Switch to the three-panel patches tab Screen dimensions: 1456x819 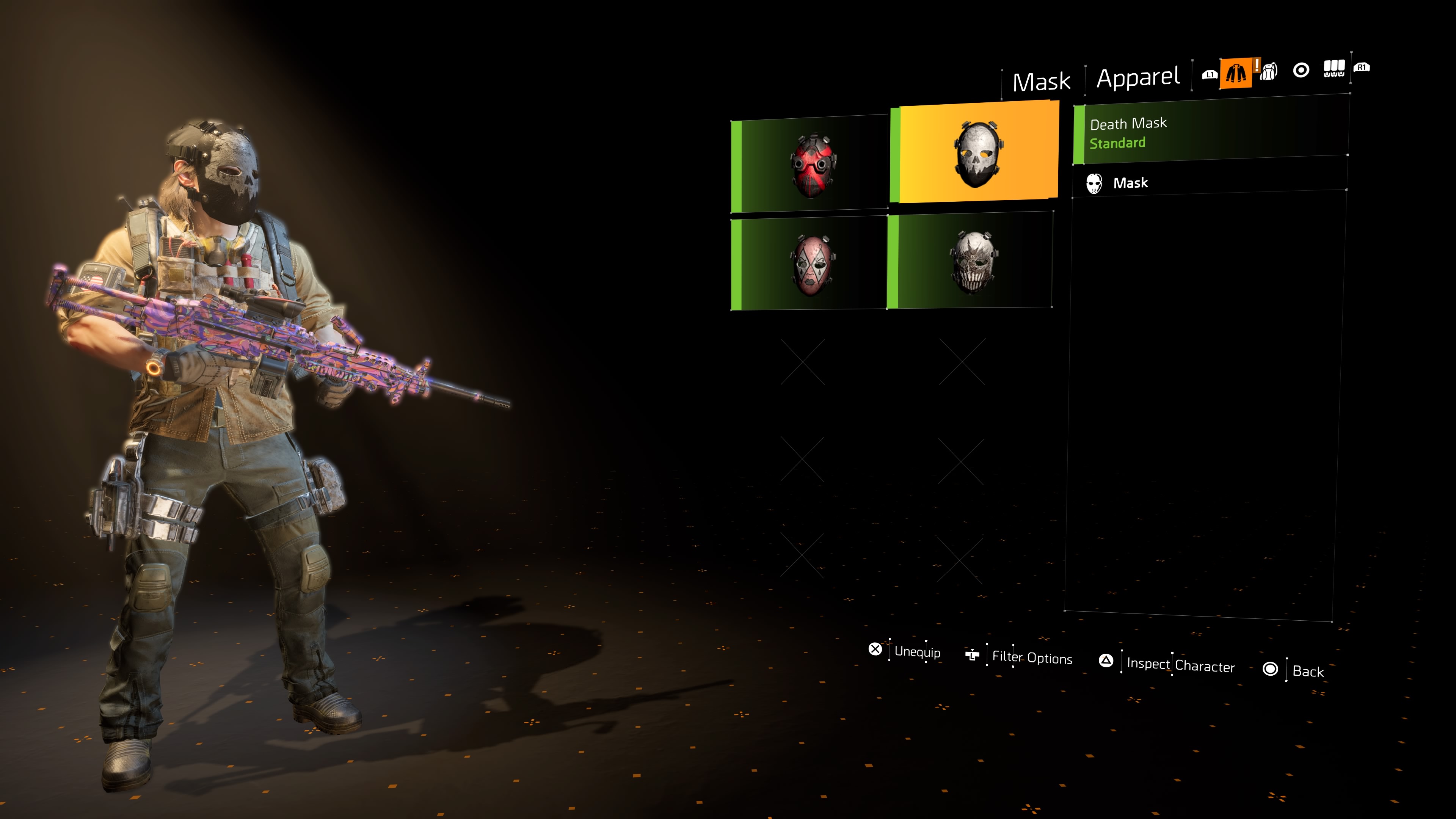tap(1334, 69)
